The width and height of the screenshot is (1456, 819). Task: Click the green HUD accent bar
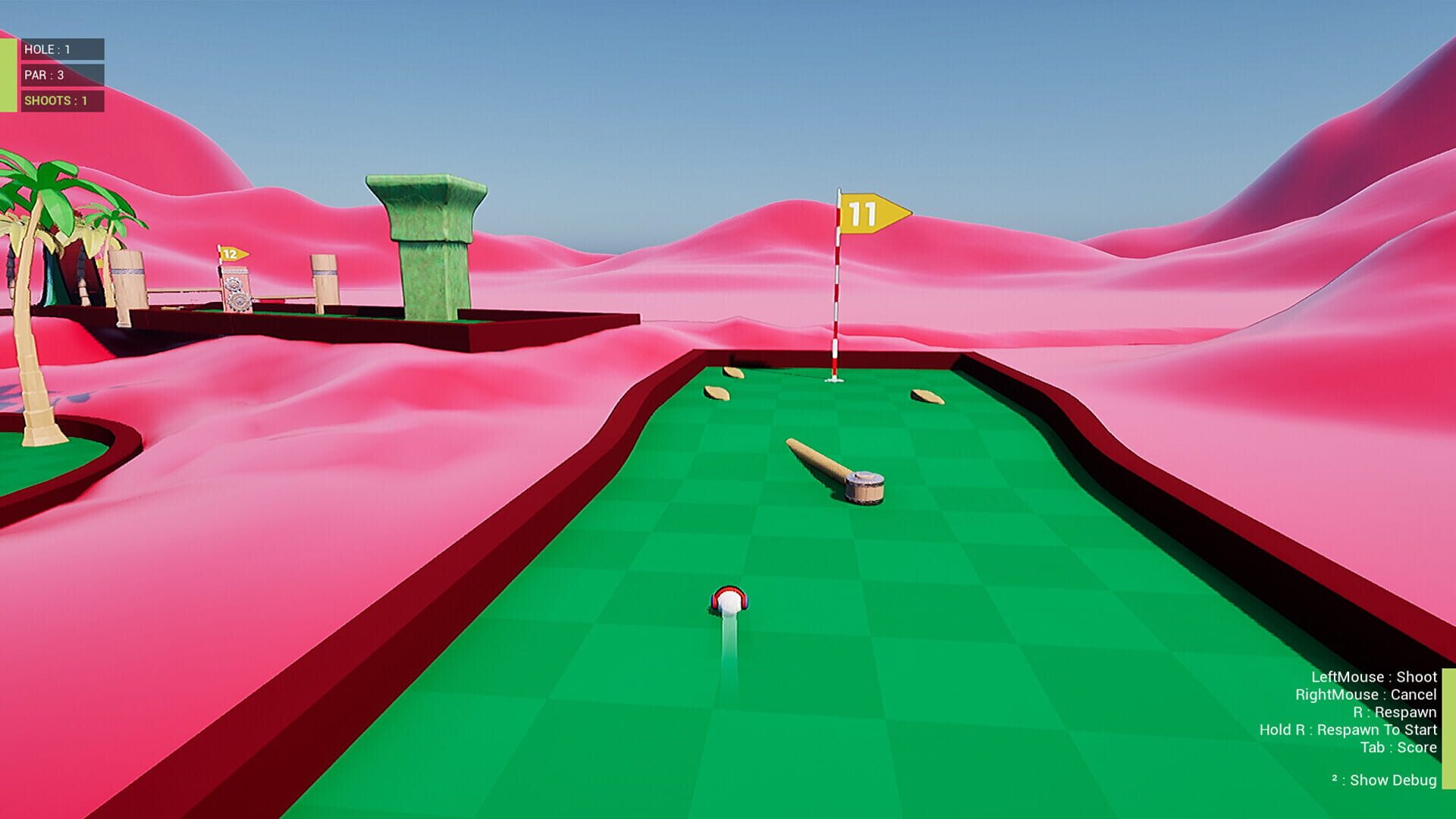click(x=8, y=72)
